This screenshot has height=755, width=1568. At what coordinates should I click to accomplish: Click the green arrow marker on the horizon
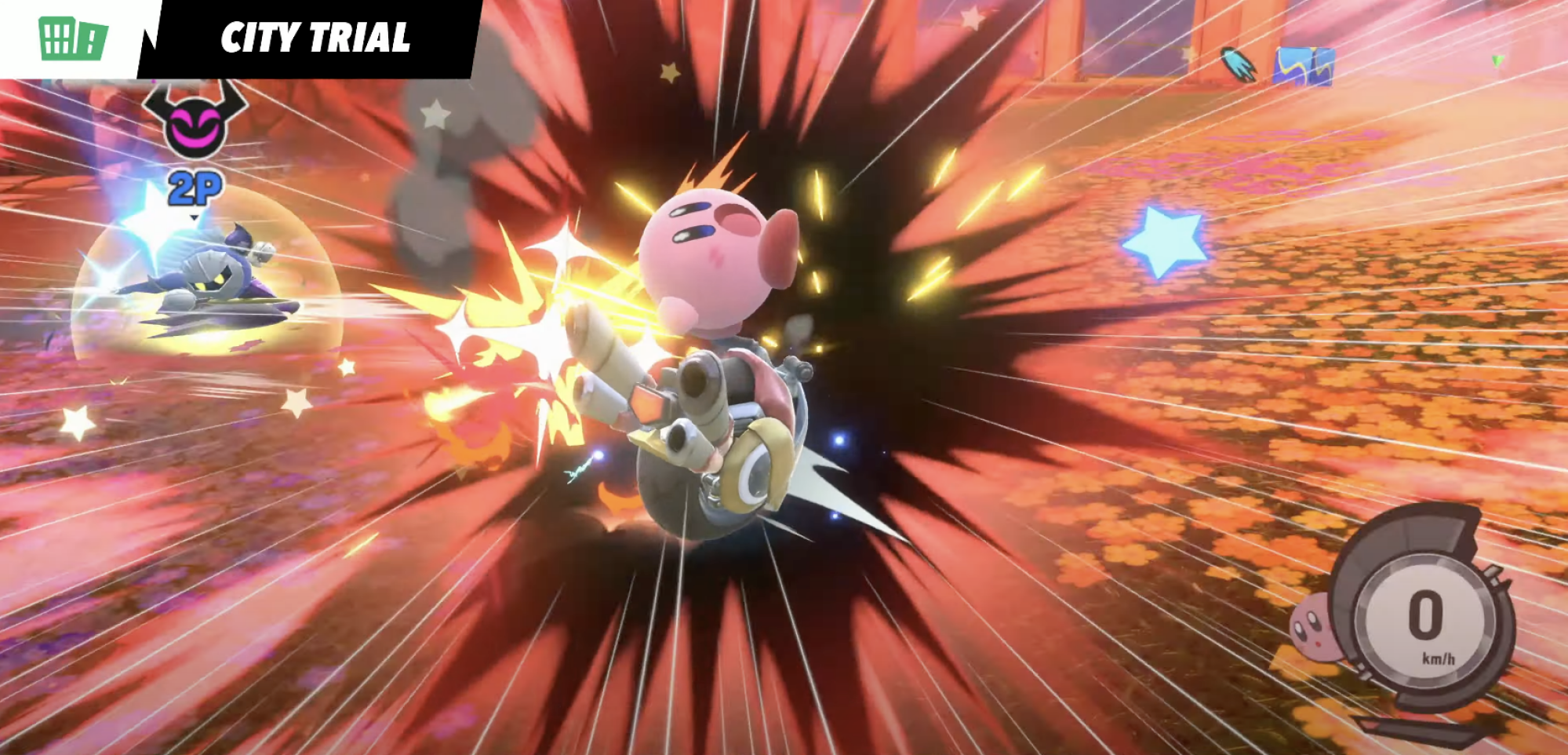click(x=1498, y=61)
